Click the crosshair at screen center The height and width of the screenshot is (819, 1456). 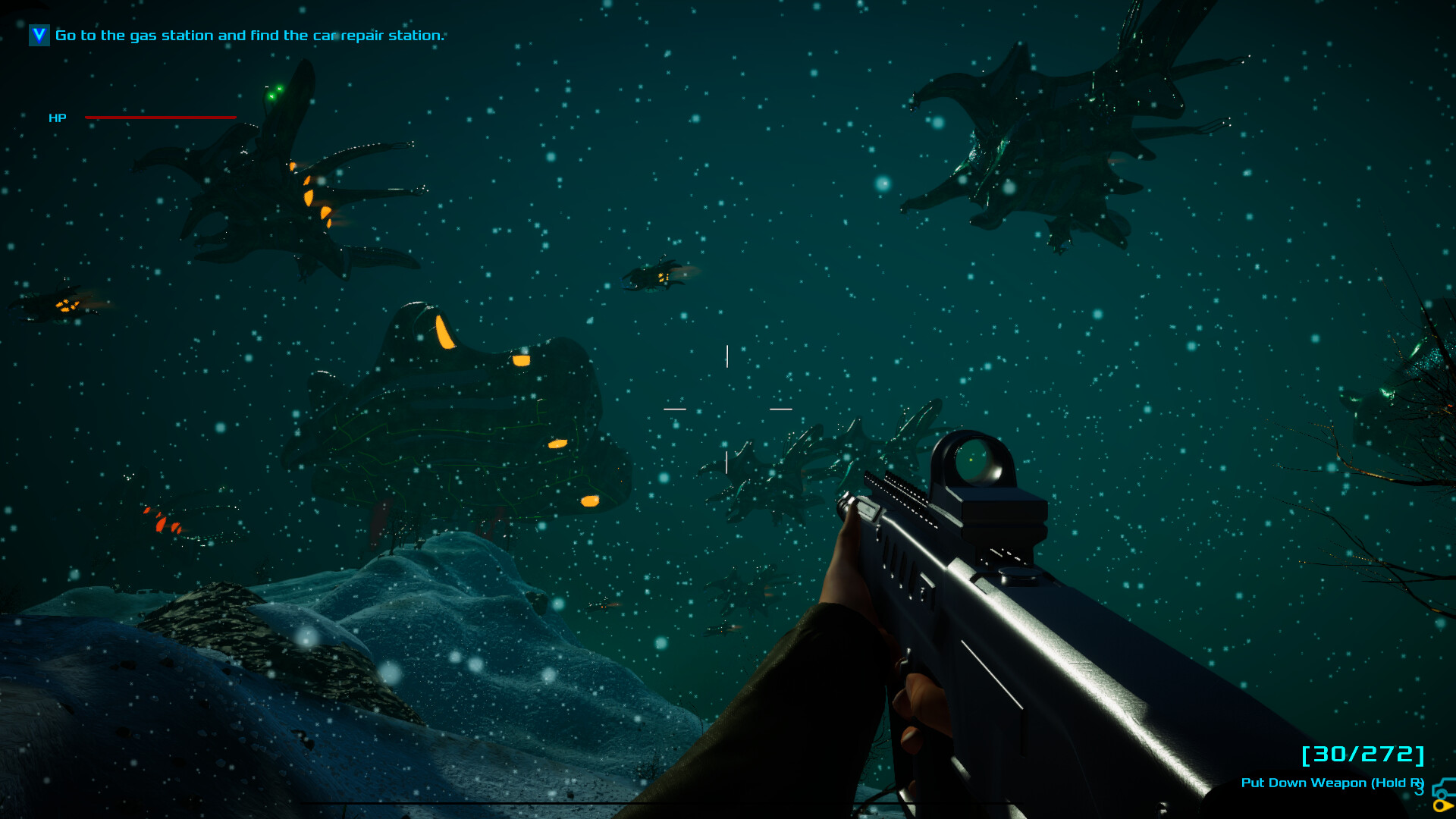tap(727, 408)
